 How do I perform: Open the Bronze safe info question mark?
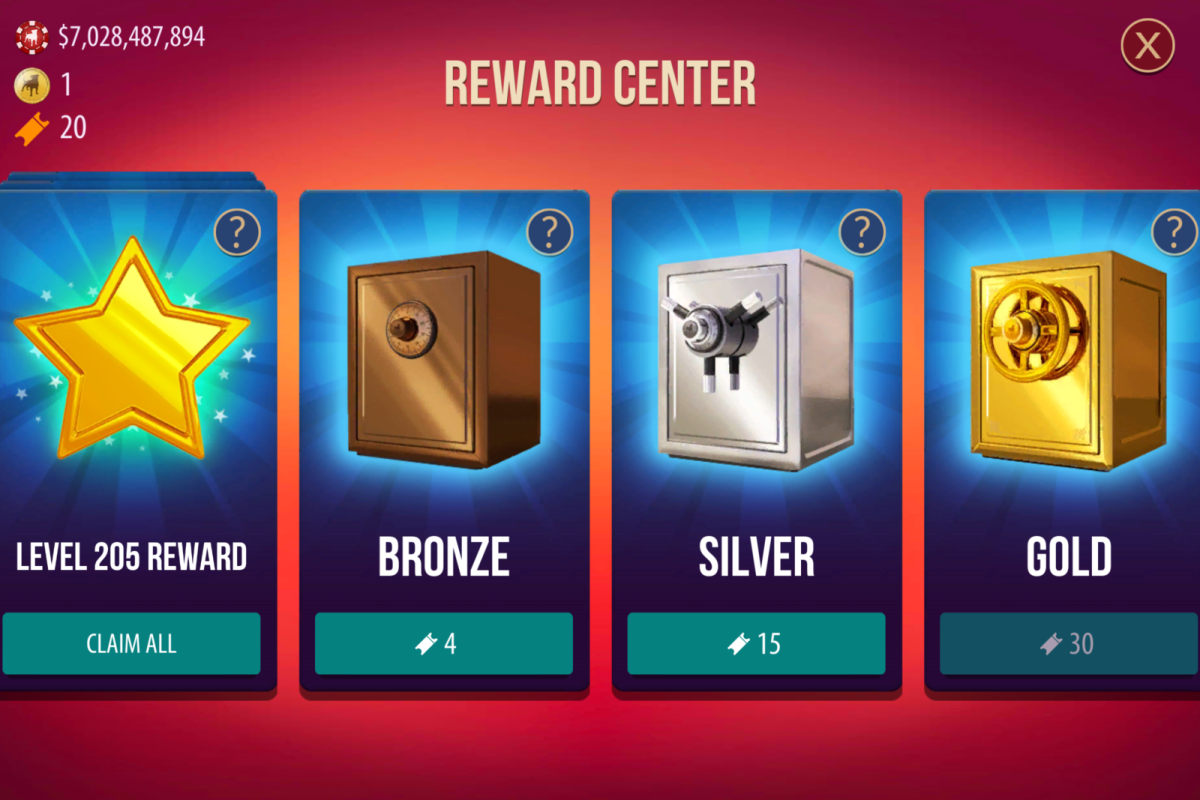[549, 233]
